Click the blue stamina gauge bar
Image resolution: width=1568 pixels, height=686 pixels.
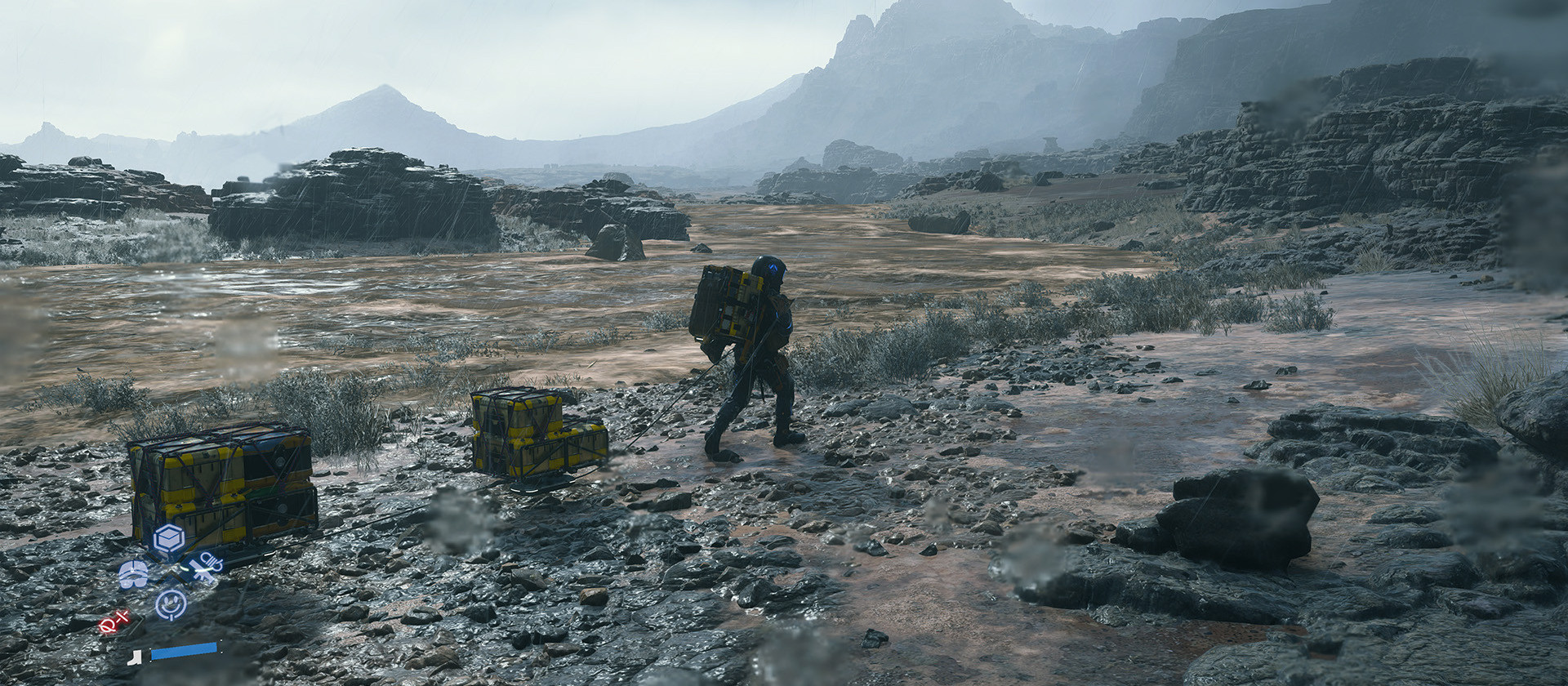pos(185,652)
